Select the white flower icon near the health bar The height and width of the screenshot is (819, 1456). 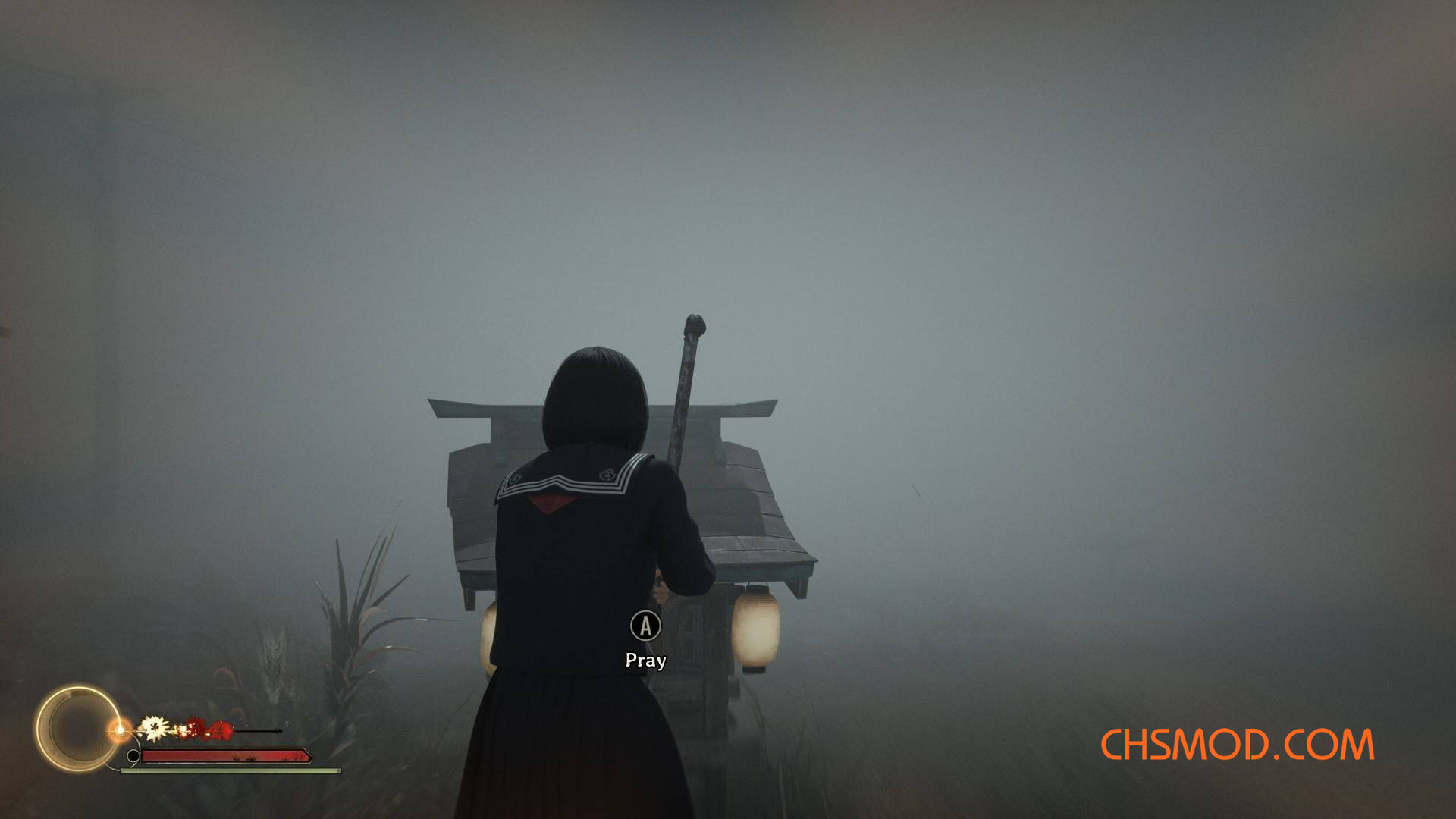pos(155,727)
